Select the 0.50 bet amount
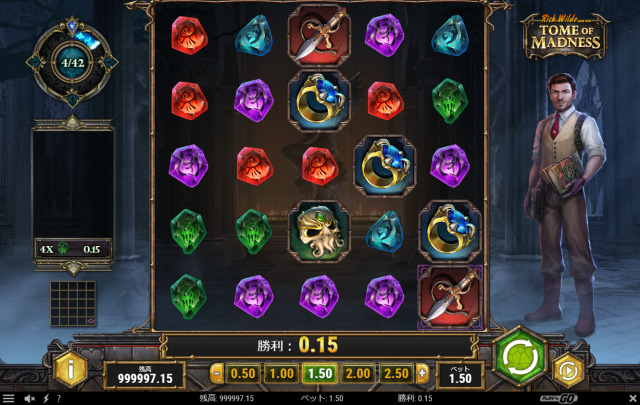The width and height of the screenshot is (640, 405). coord(243,374)
